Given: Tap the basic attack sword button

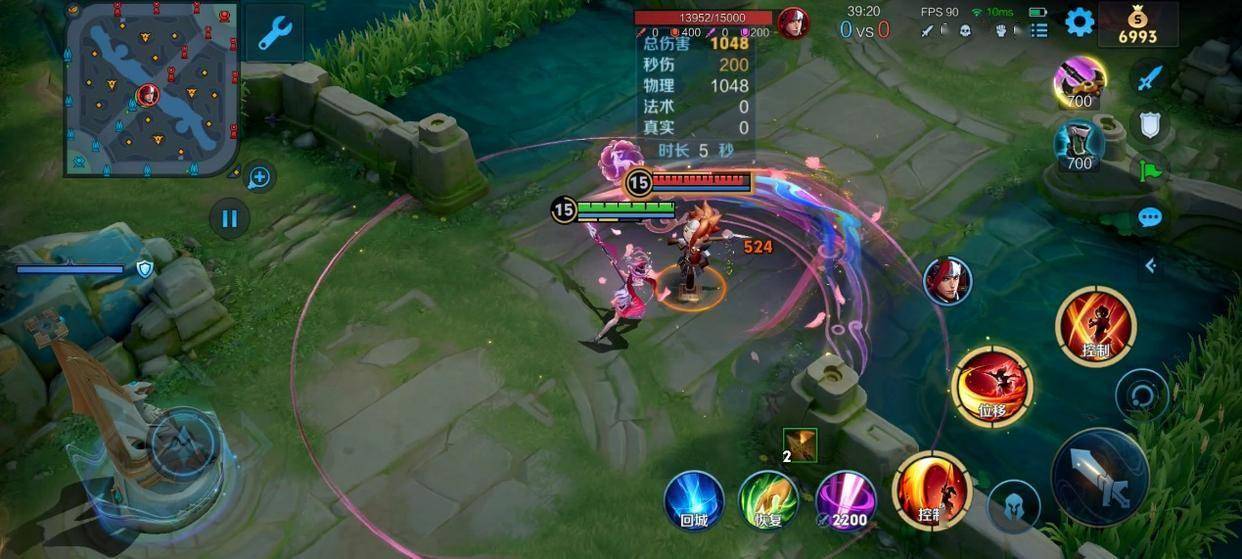Looking at the screenshot, I should point(1100,477).
